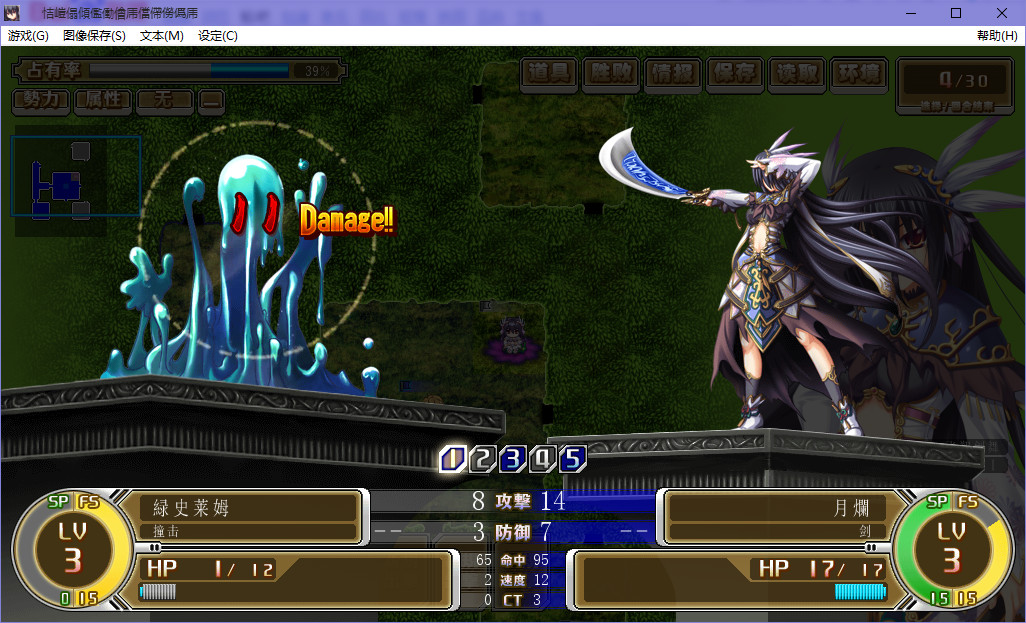This screenshot has height=623, width=1026.
Task: Open the 文本(M) menu
Action: tap(162, 36)
